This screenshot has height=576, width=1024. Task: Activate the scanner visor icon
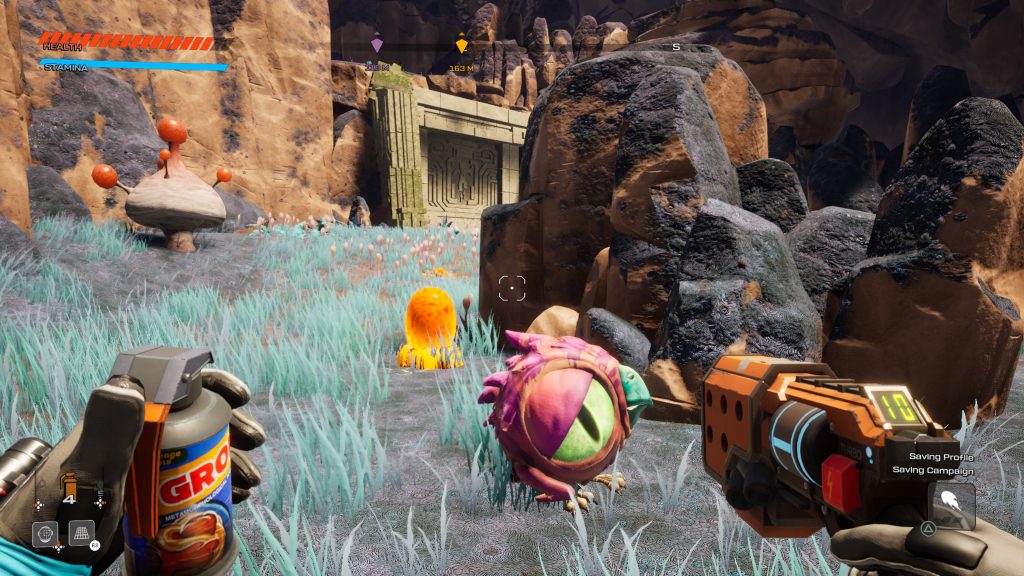[45, 534]
